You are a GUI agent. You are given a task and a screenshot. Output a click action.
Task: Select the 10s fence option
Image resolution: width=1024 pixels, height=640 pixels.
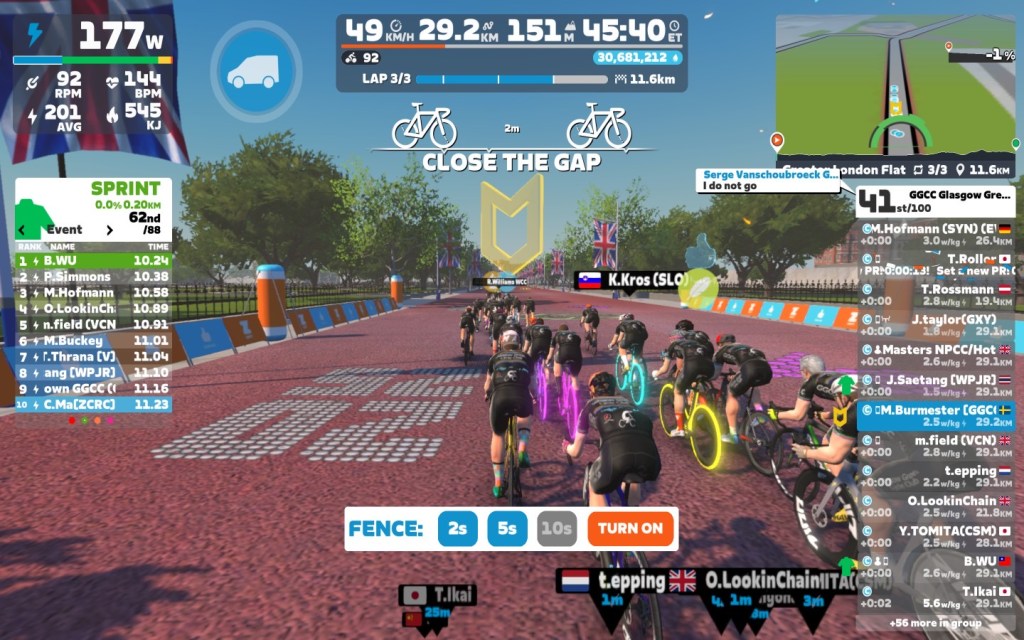pyautogui.click(x=556, y=528)
